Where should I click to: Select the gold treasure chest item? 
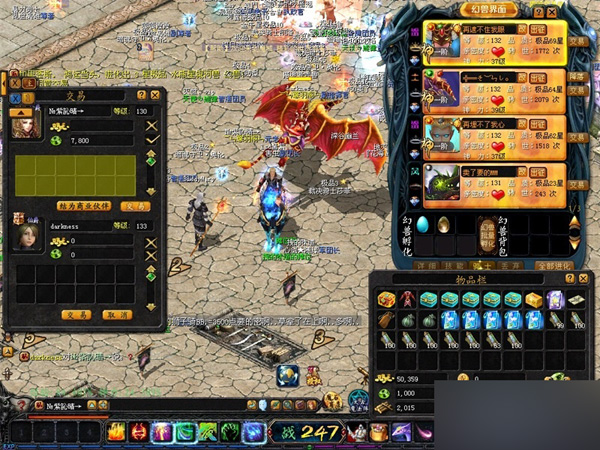click(534, 300)
